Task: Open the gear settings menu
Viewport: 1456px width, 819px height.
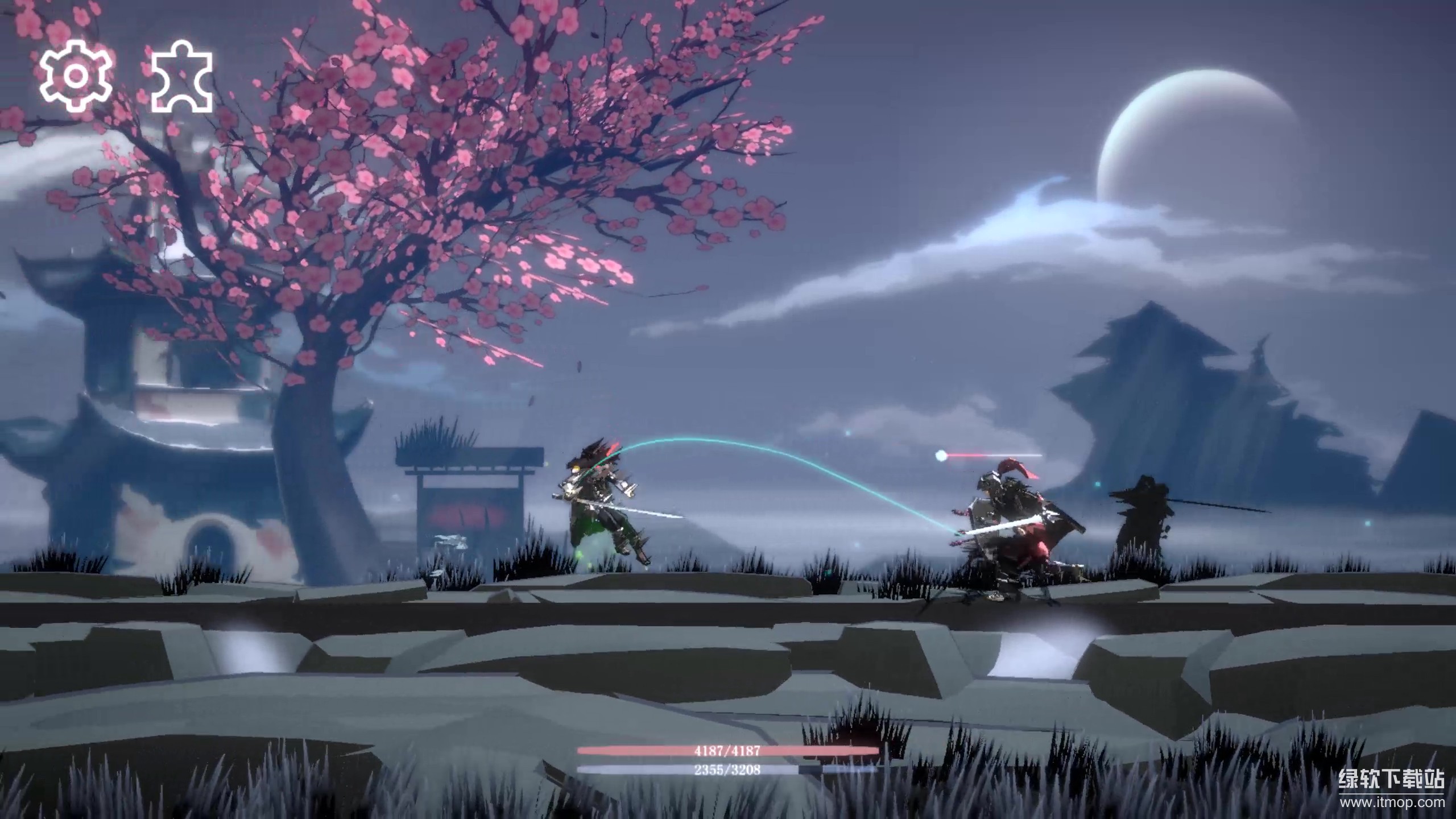Action: pyautogui.click(x=76, y=76)
